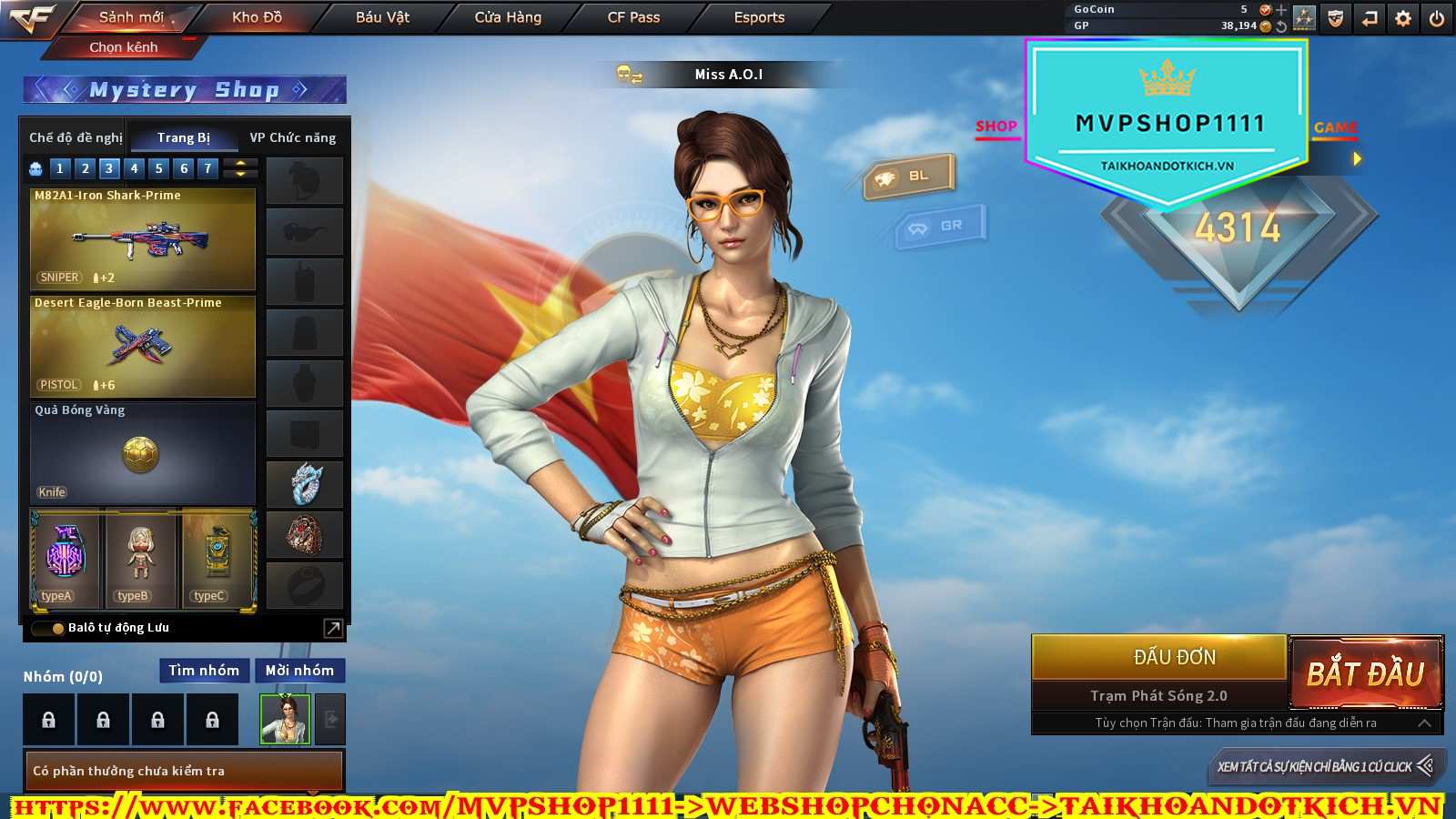Viewport: 1456px width, 819px height.
Task: Select the CF Pass menu
Action: (x=633, y=17)
